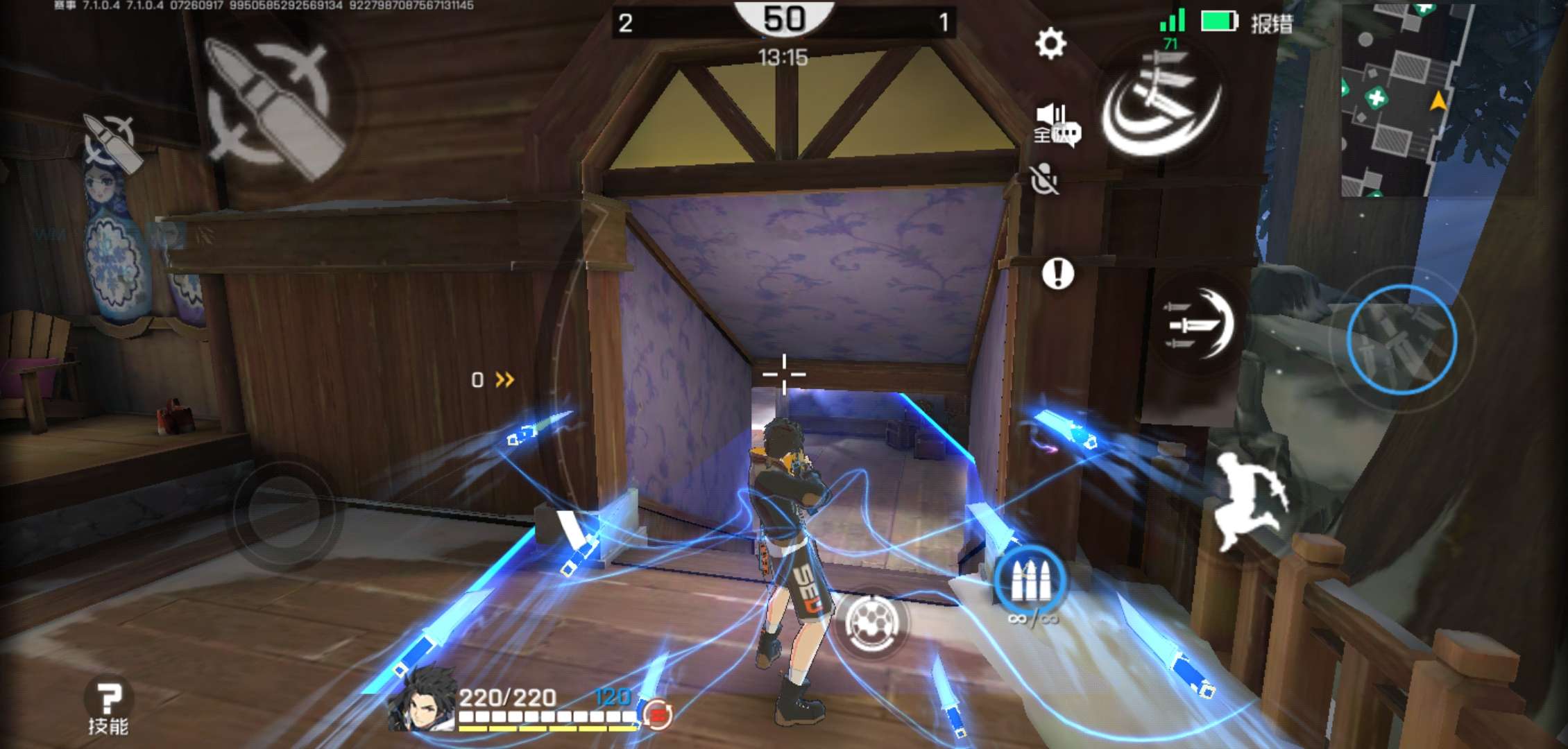Tap the blue circled blades attack button
This screenshot has width=1568, height=749.
pos(1401,340)
